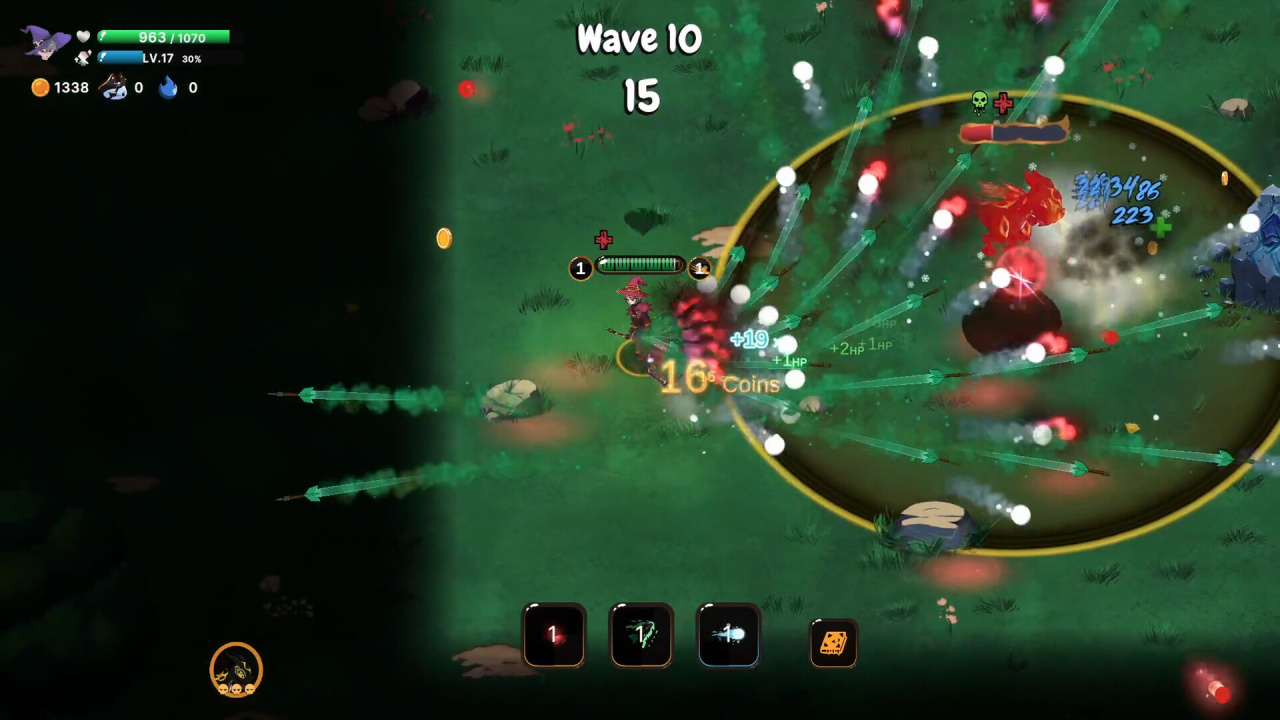
Task: Open the orange spellbook icon
Action: [x=833, y=643]
